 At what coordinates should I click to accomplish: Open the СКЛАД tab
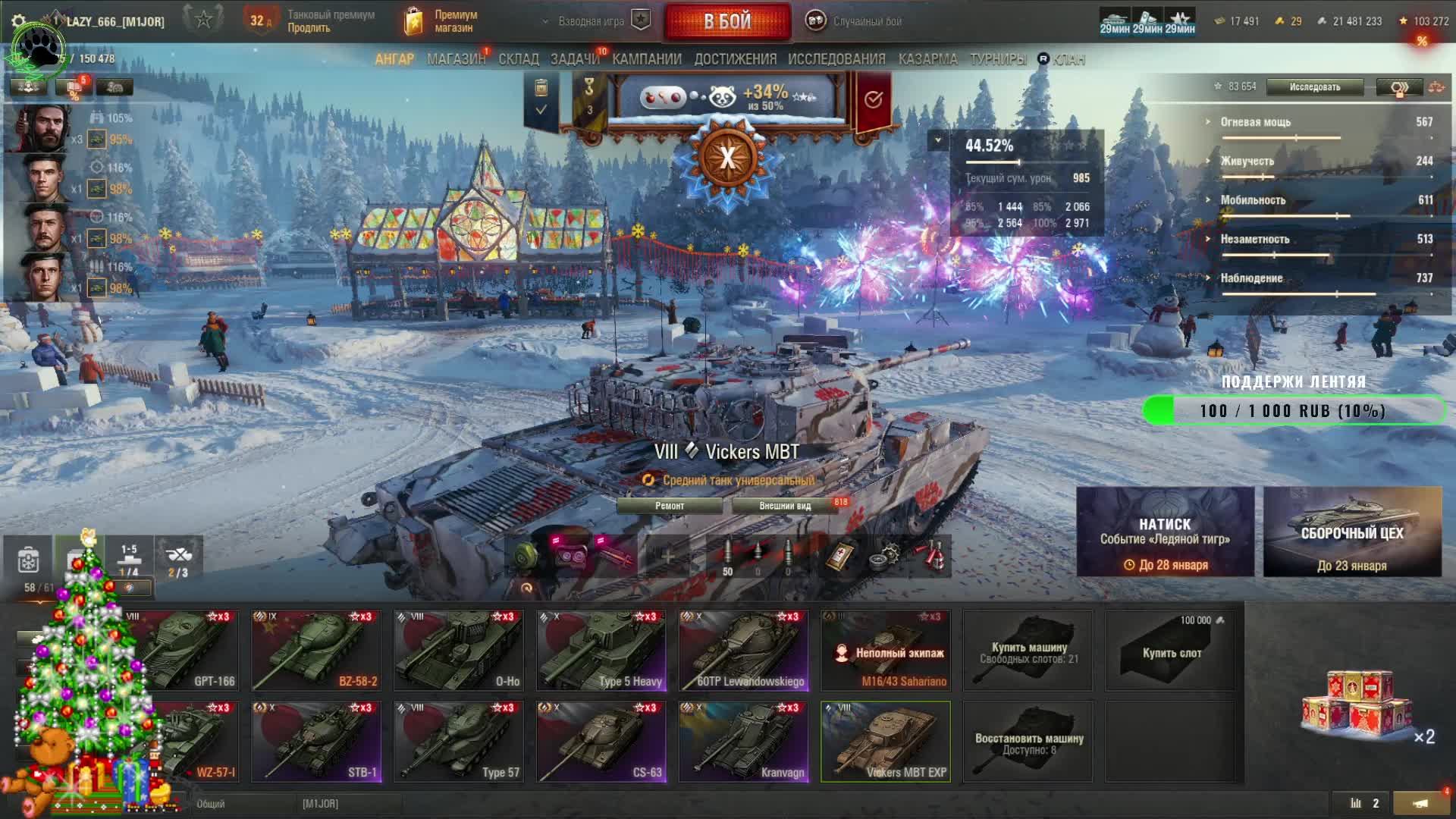click(x=519, y=59)
